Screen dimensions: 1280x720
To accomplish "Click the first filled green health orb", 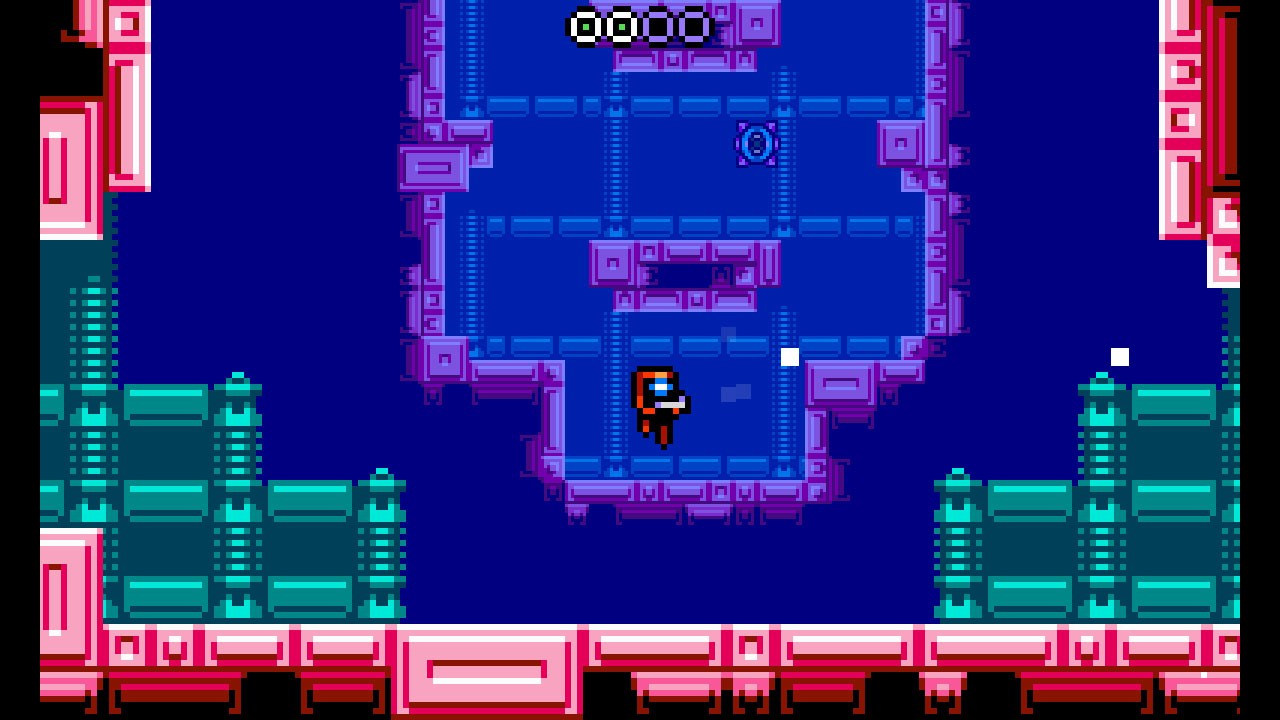I will (x=584, y=27).
